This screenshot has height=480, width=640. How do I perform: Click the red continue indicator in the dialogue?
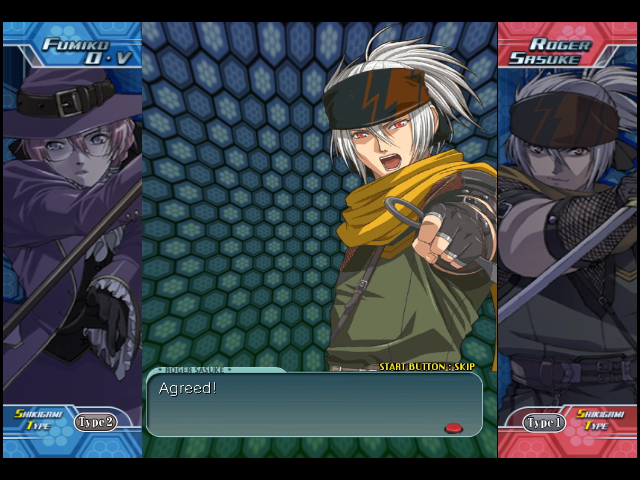[453, 428]
